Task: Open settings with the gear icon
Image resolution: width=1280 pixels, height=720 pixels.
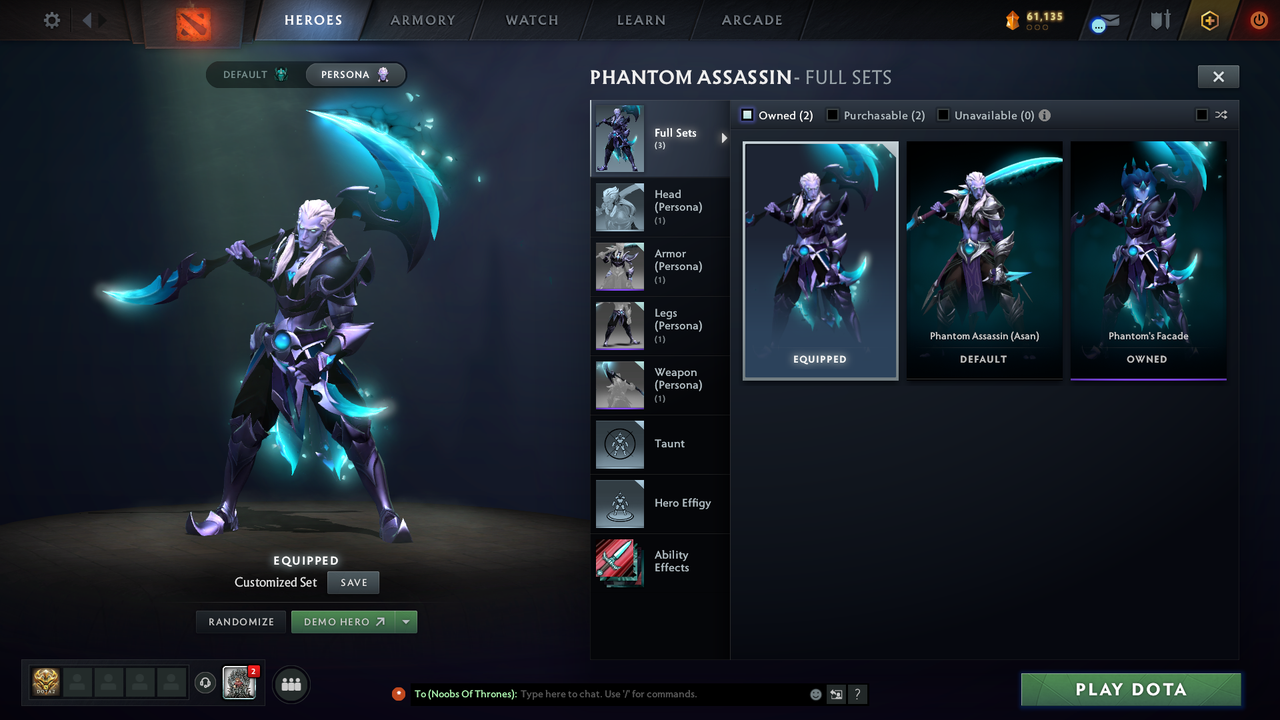Action: 51,20
